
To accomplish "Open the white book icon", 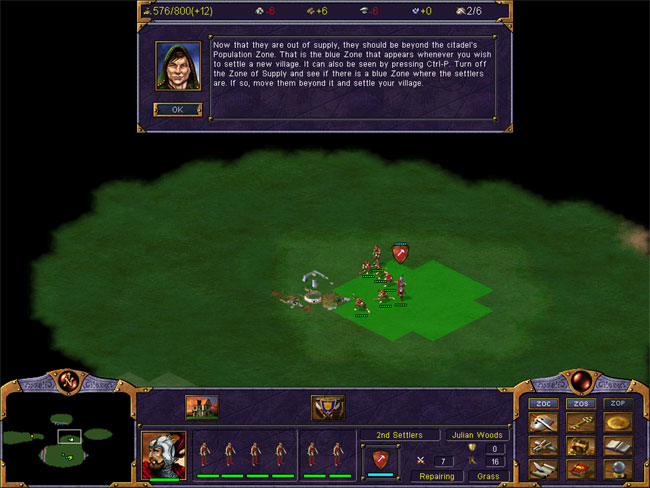I will pos(618,446).
